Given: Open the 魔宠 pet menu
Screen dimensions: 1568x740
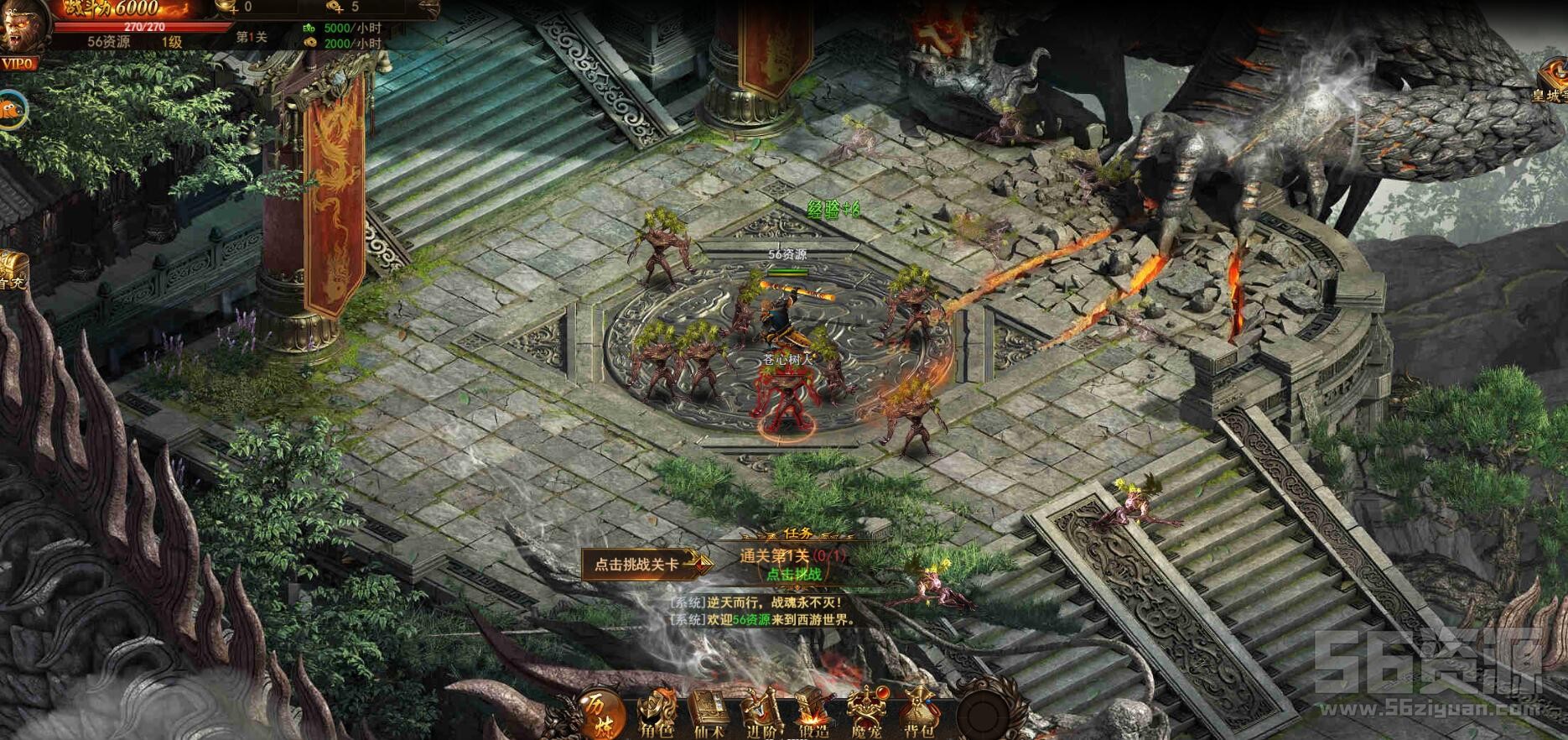Looking at the screenshot, I should [866, 714].
